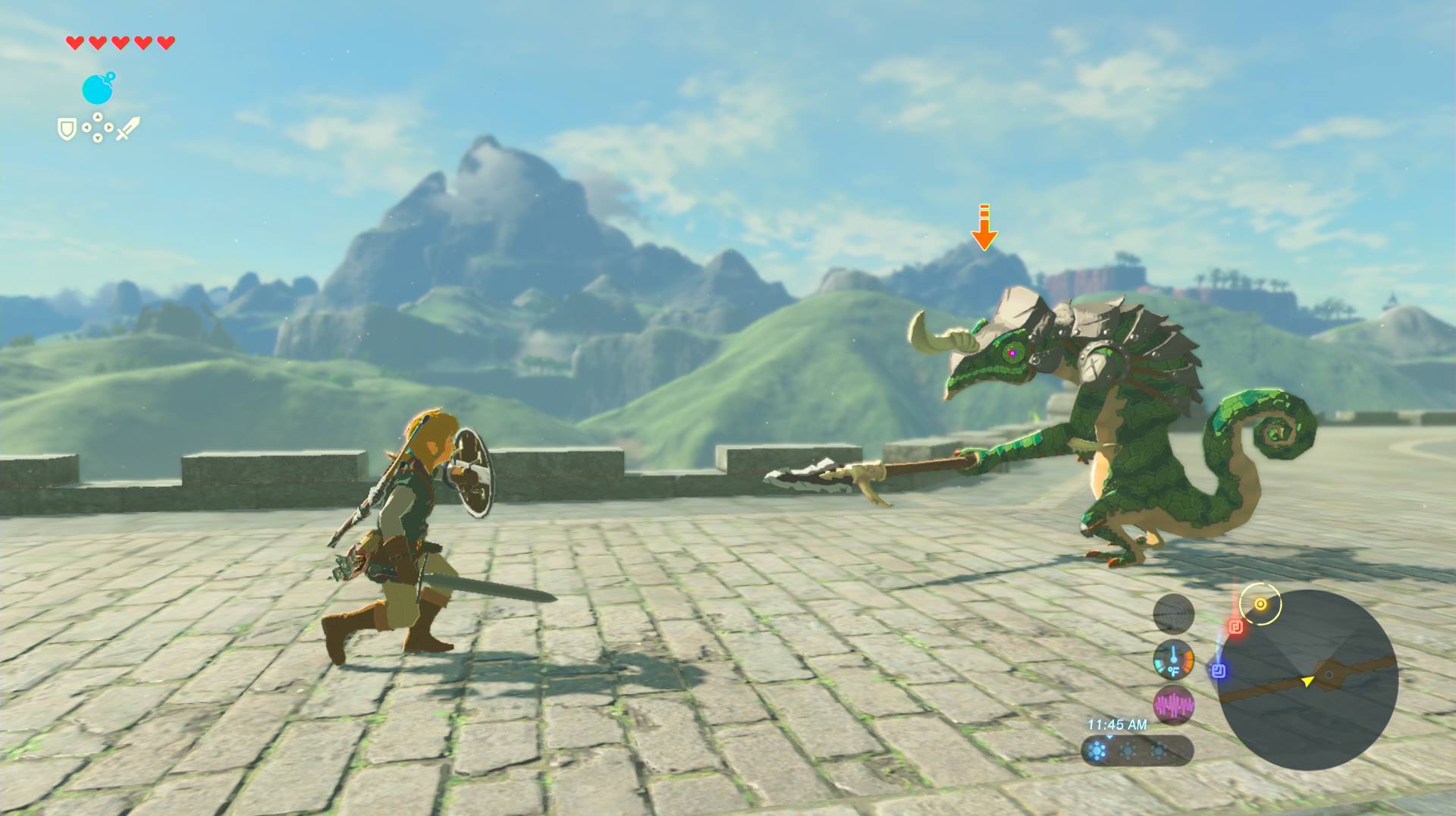Click the 11:45 AM clock display

tap(1117, 724)
